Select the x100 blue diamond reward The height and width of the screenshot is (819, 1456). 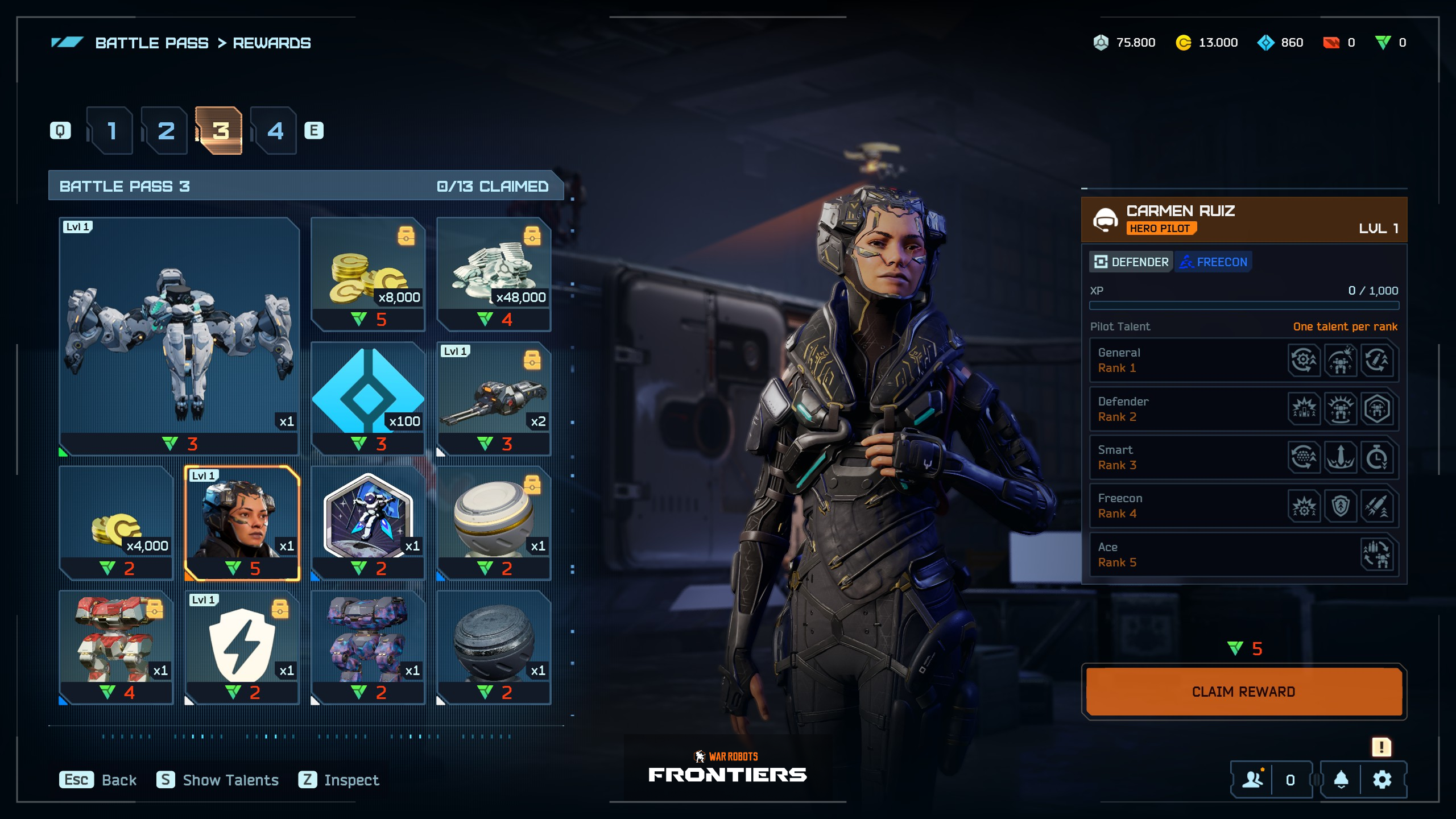tap(368, 398)
